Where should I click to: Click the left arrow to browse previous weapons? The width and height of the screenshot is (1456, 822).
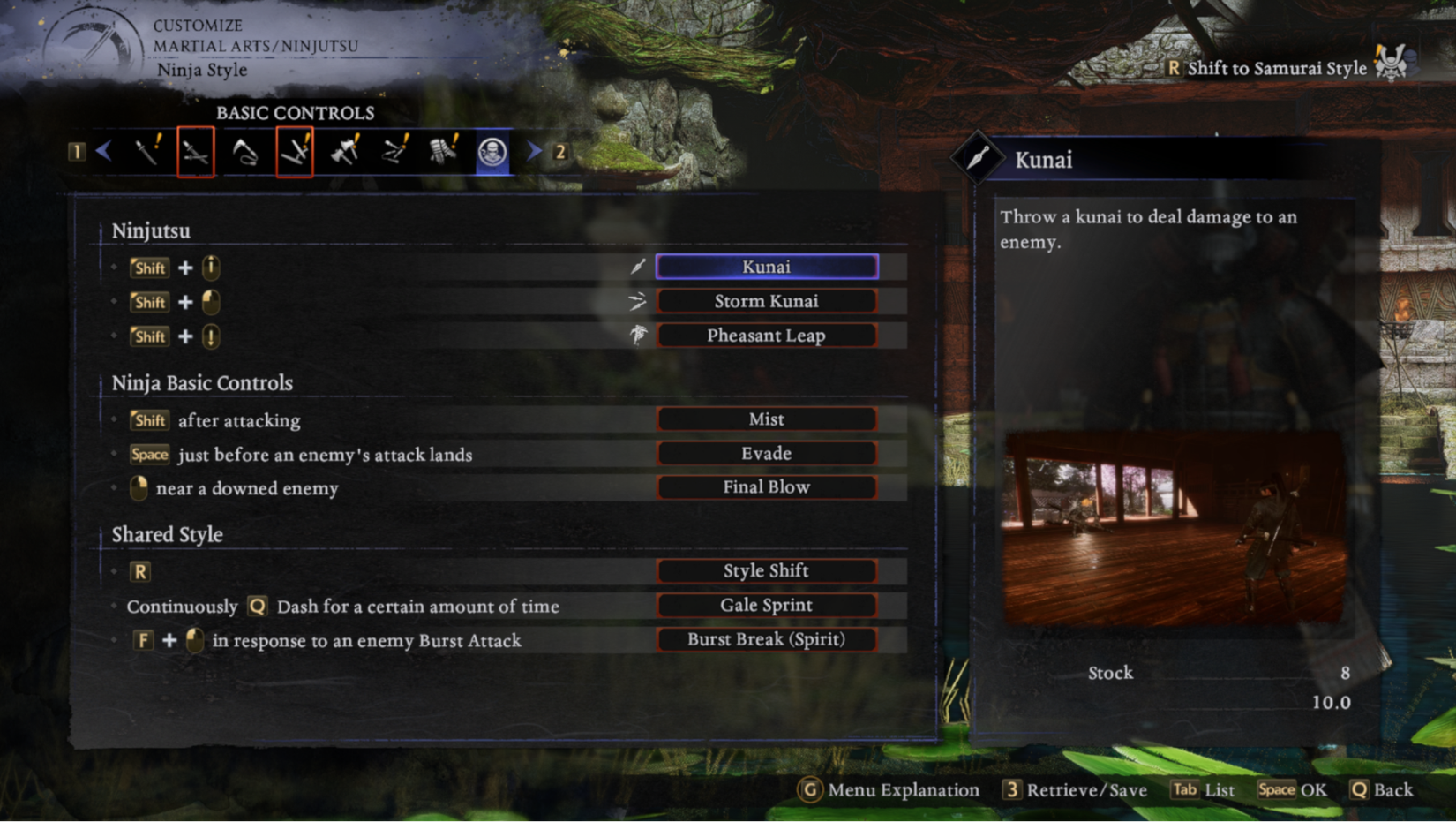tap(104, 151)
